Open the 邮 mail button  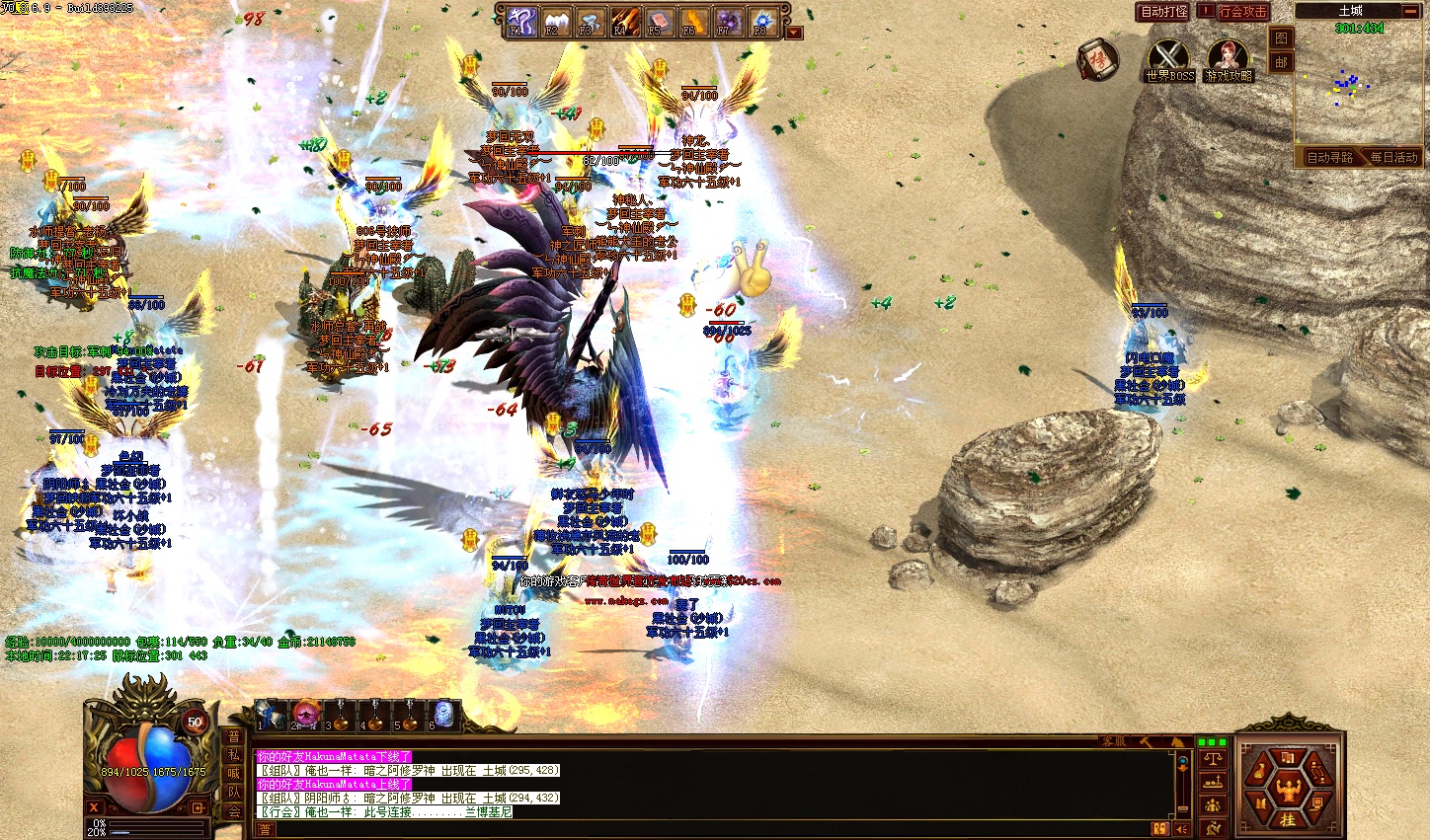1281,62
